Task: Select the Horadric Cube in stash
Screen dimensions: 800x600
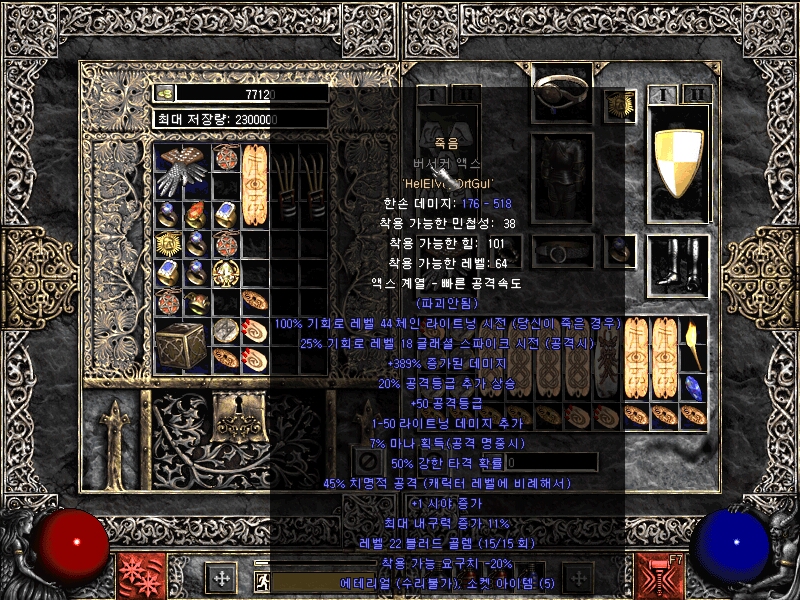Action: click(x=181, y=345)
